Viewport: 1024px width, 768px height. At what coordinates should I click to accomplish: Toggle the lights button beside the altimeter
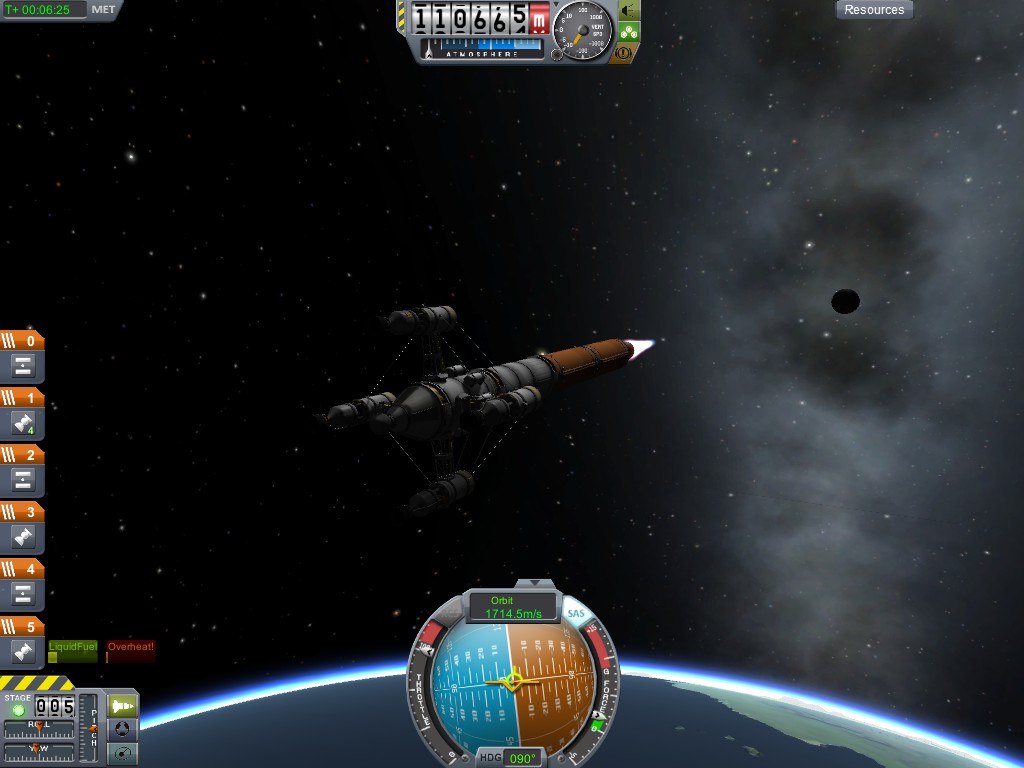629,11
